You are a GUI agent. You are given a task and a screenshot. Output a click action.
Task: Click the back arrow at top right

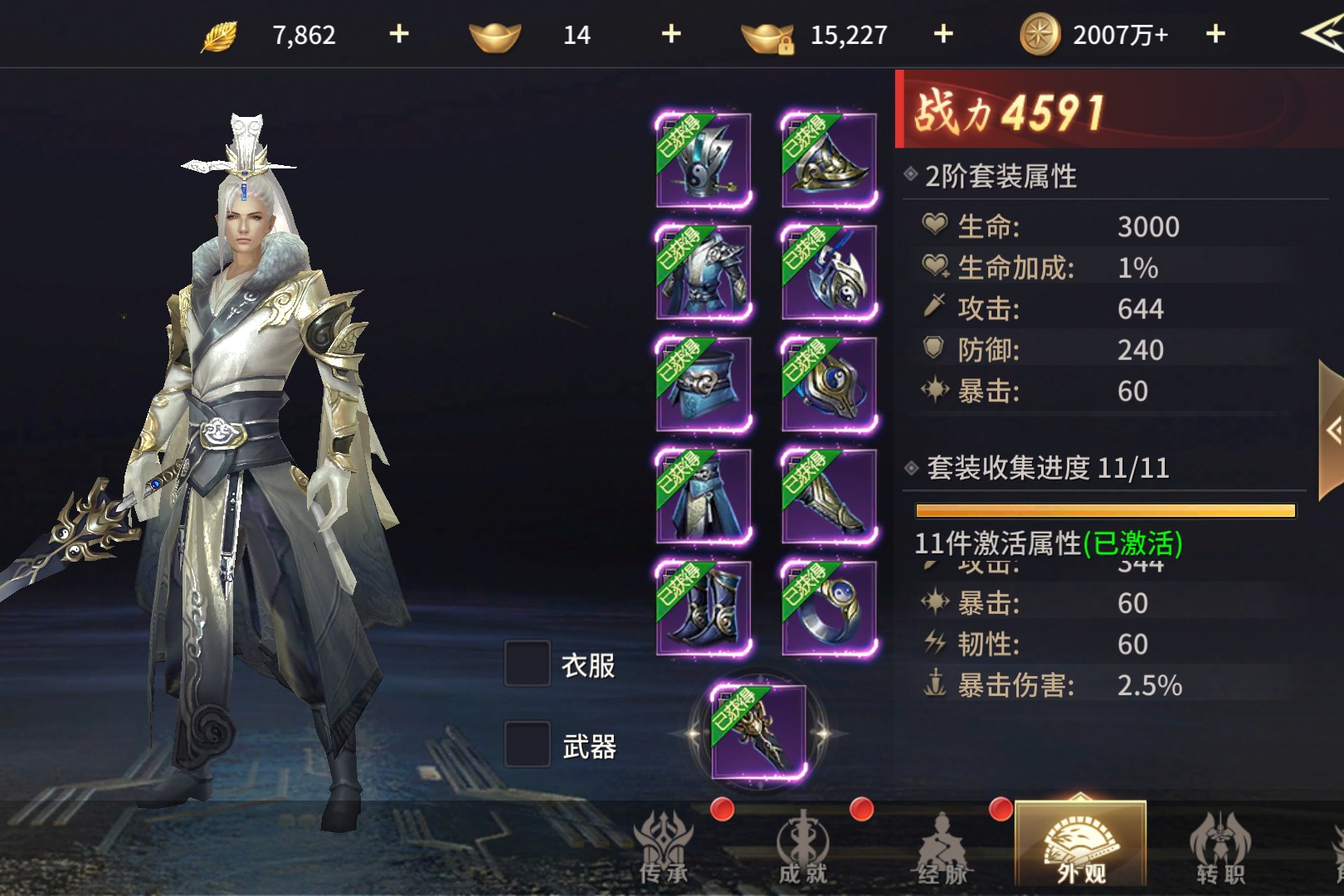point(1322,34)
